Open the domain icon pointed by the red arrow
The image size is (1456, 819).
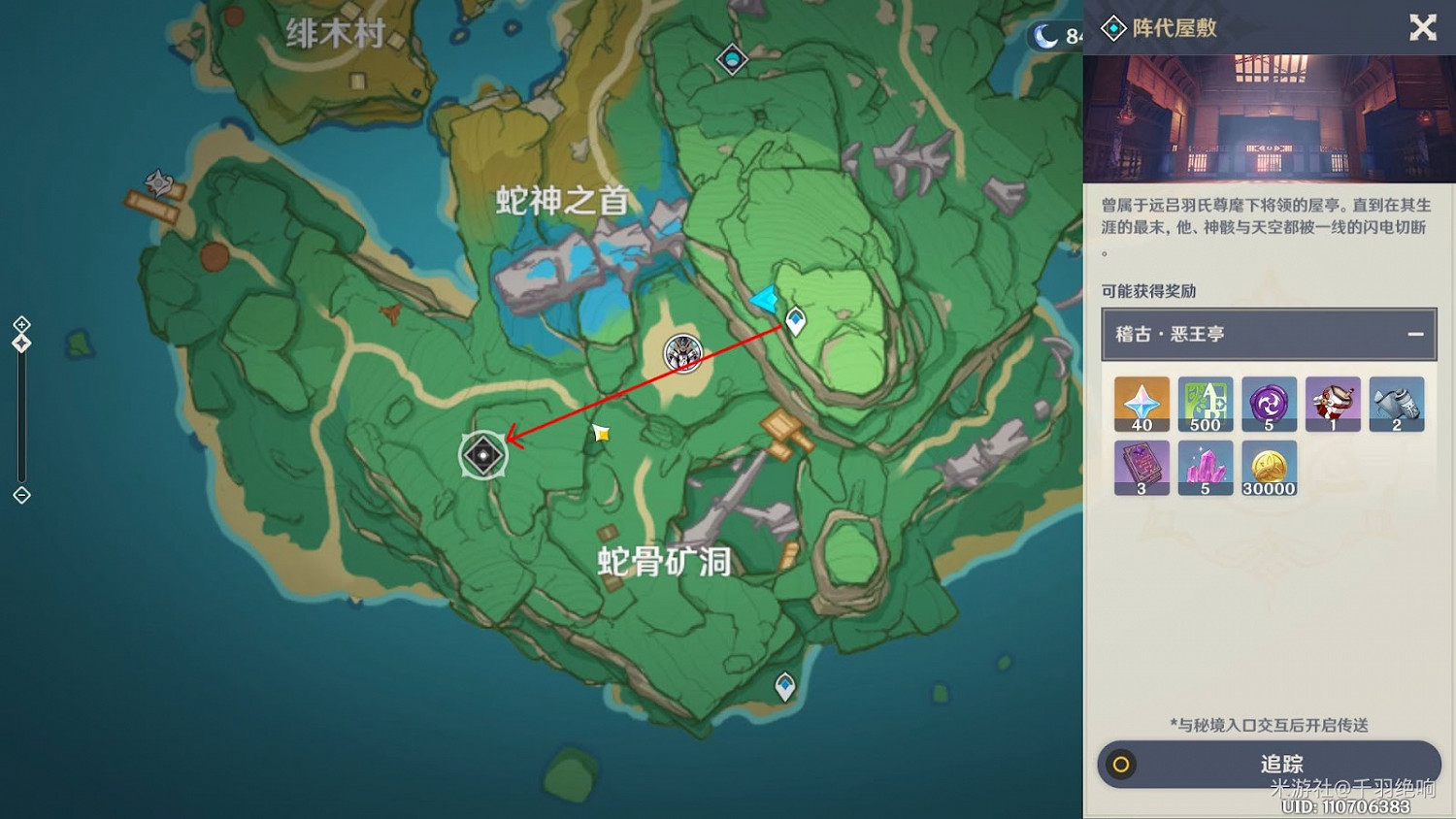[x=483, y=454]
